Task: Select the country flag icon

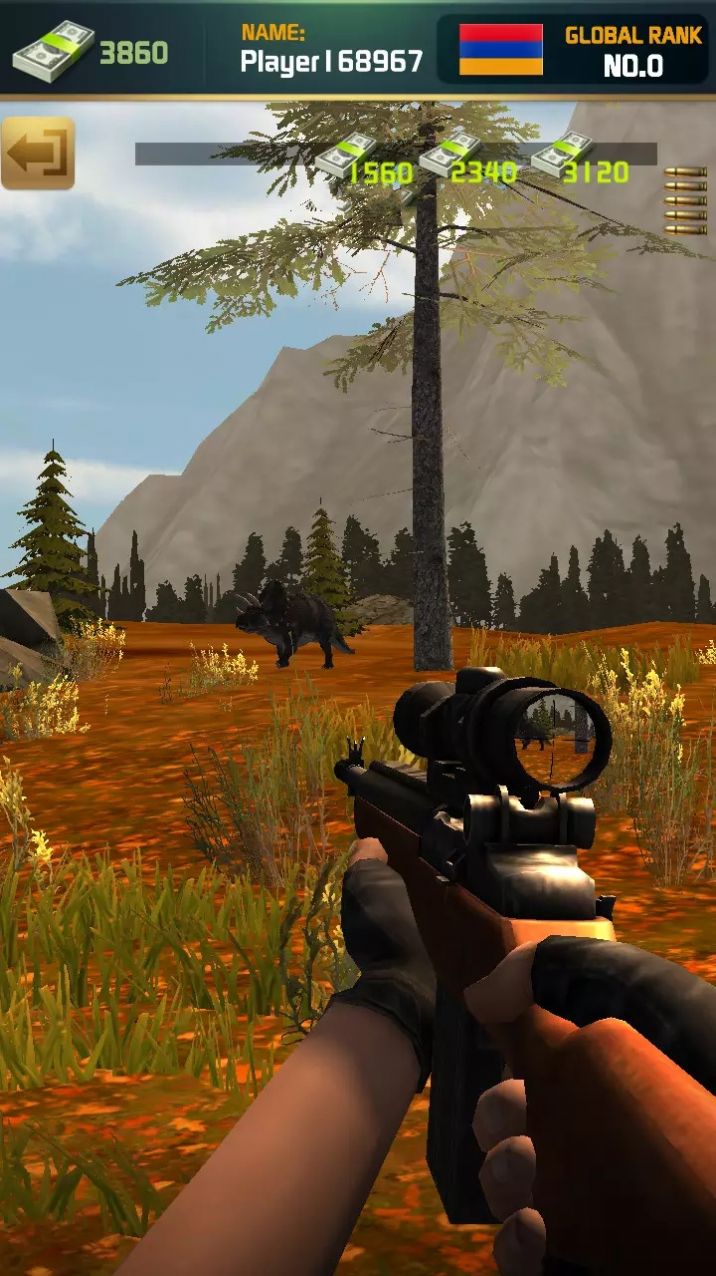Action: [x=500, y=50]
